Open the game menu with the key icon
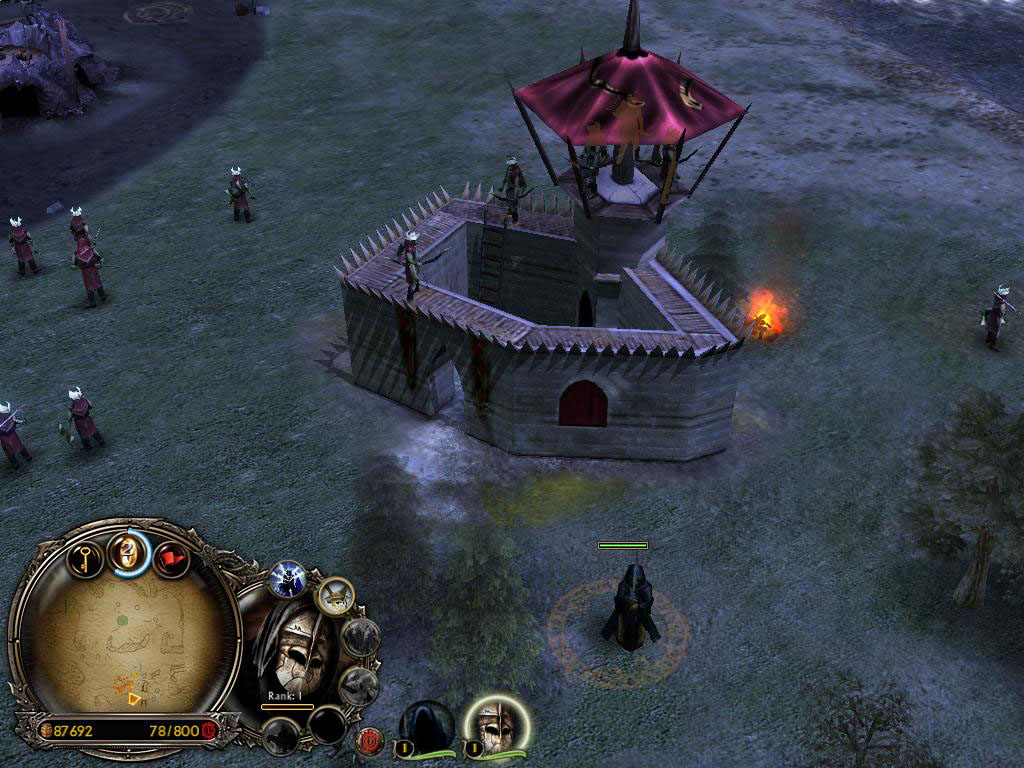This screenshot has height=768, width=1024. tap(86, 555)
